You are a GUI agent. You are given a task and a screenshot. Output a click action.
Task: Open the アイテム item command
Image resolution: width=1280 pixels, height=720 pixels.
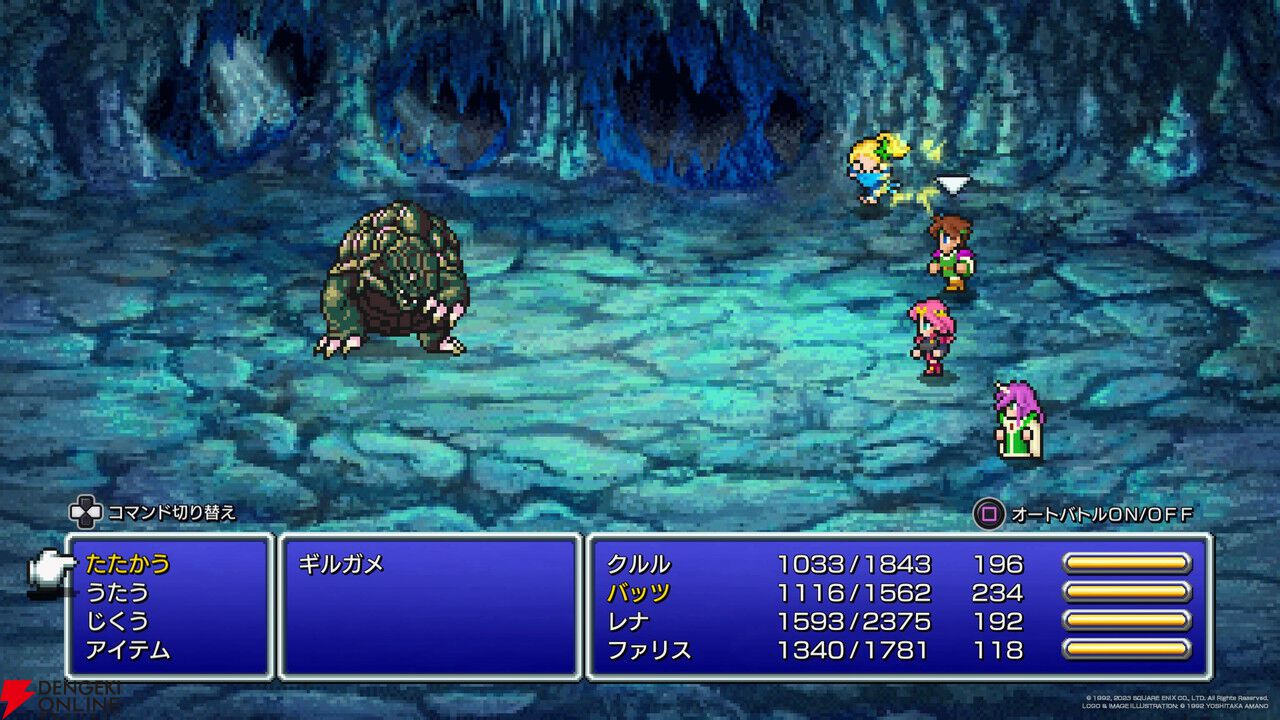pos(128,650)
